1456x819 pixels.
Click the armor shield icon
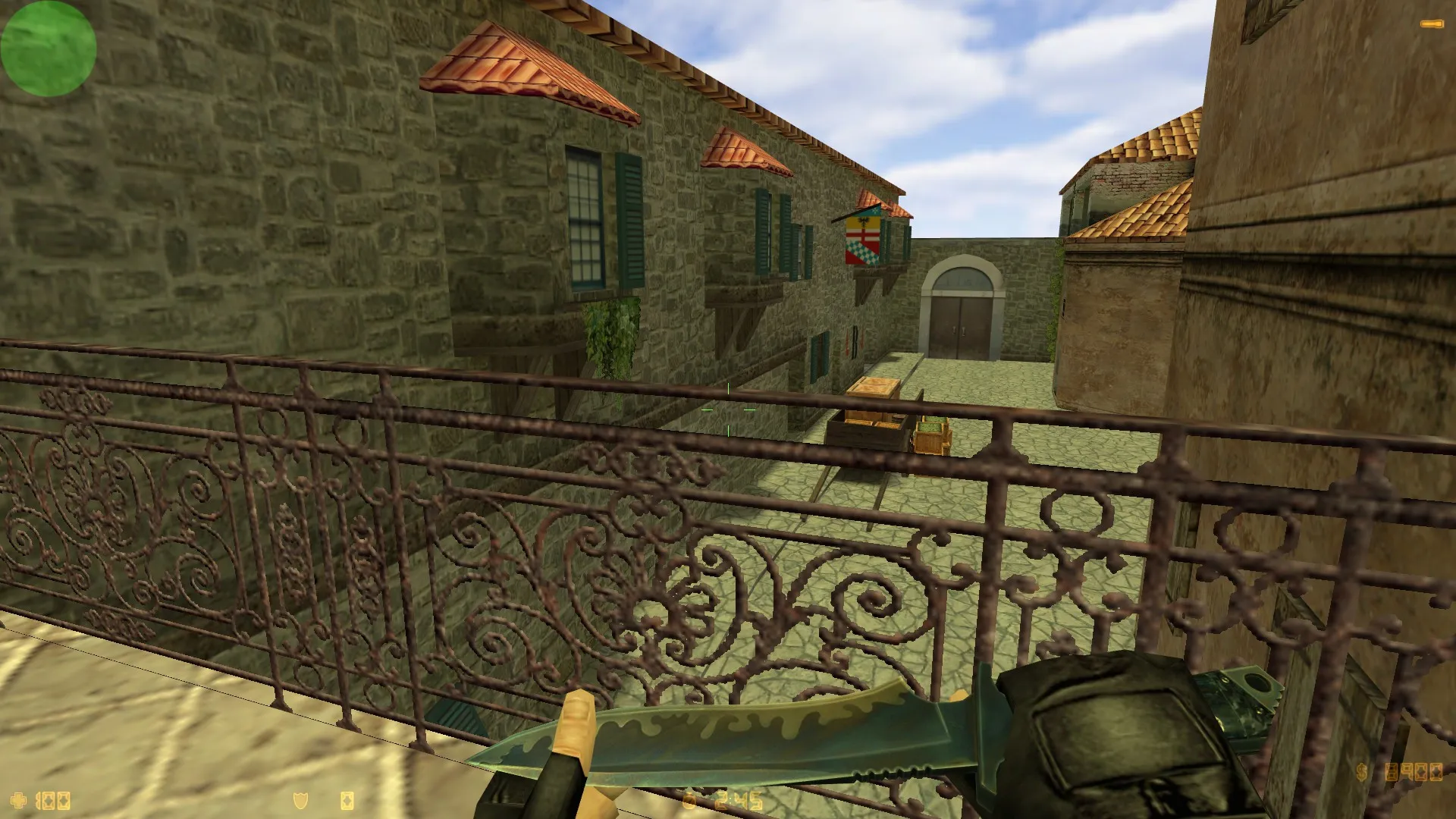click(x=300, y=799)
